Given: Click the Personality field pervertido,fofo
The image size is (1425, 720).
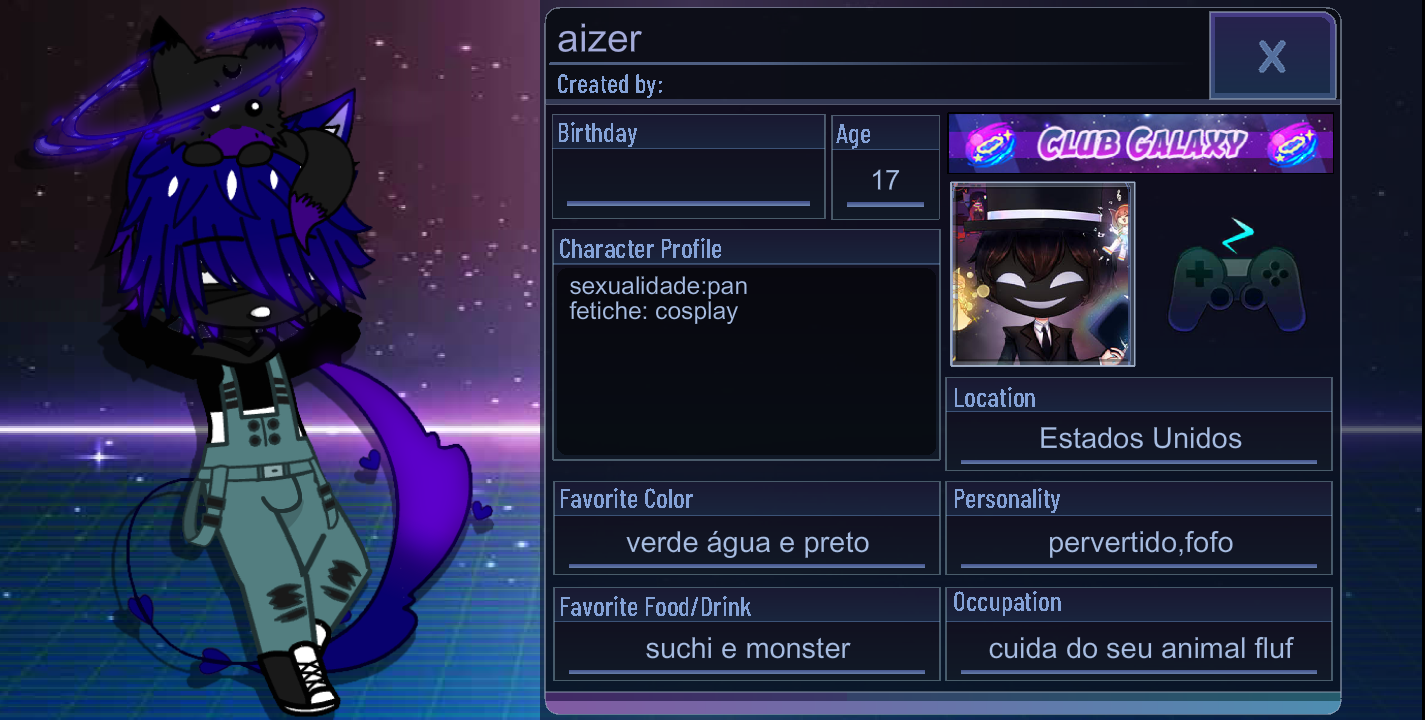Looking at the screenshot, I should [1139, 542].
